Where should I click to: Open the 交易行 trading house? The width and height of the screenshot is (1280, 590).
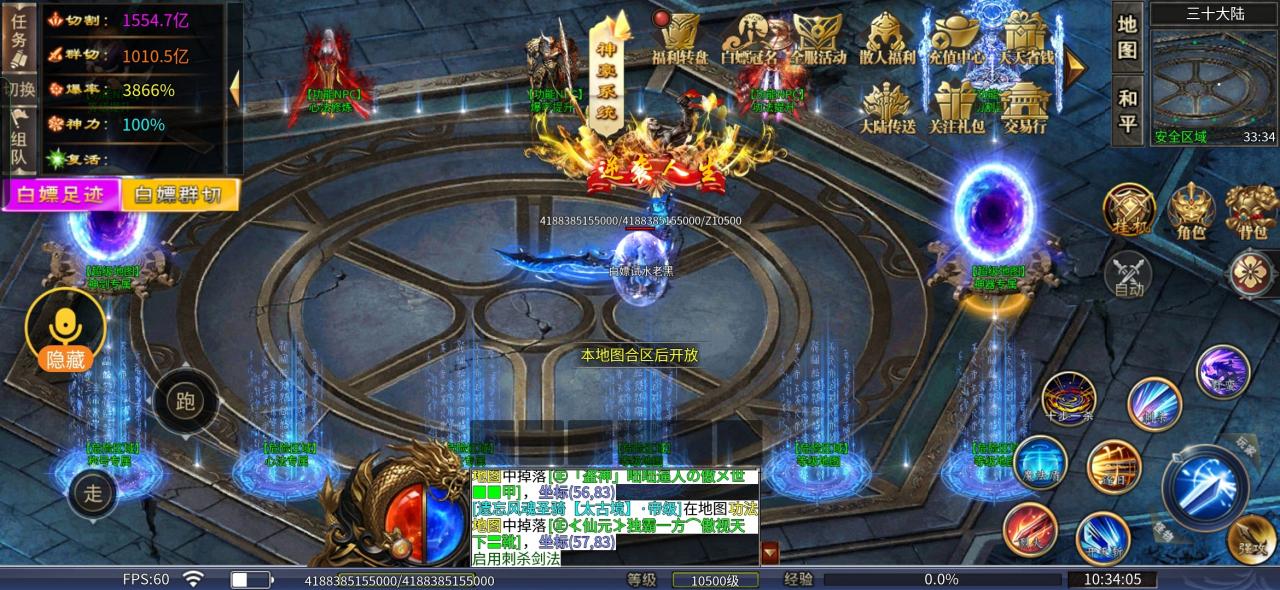point(1025,109)
